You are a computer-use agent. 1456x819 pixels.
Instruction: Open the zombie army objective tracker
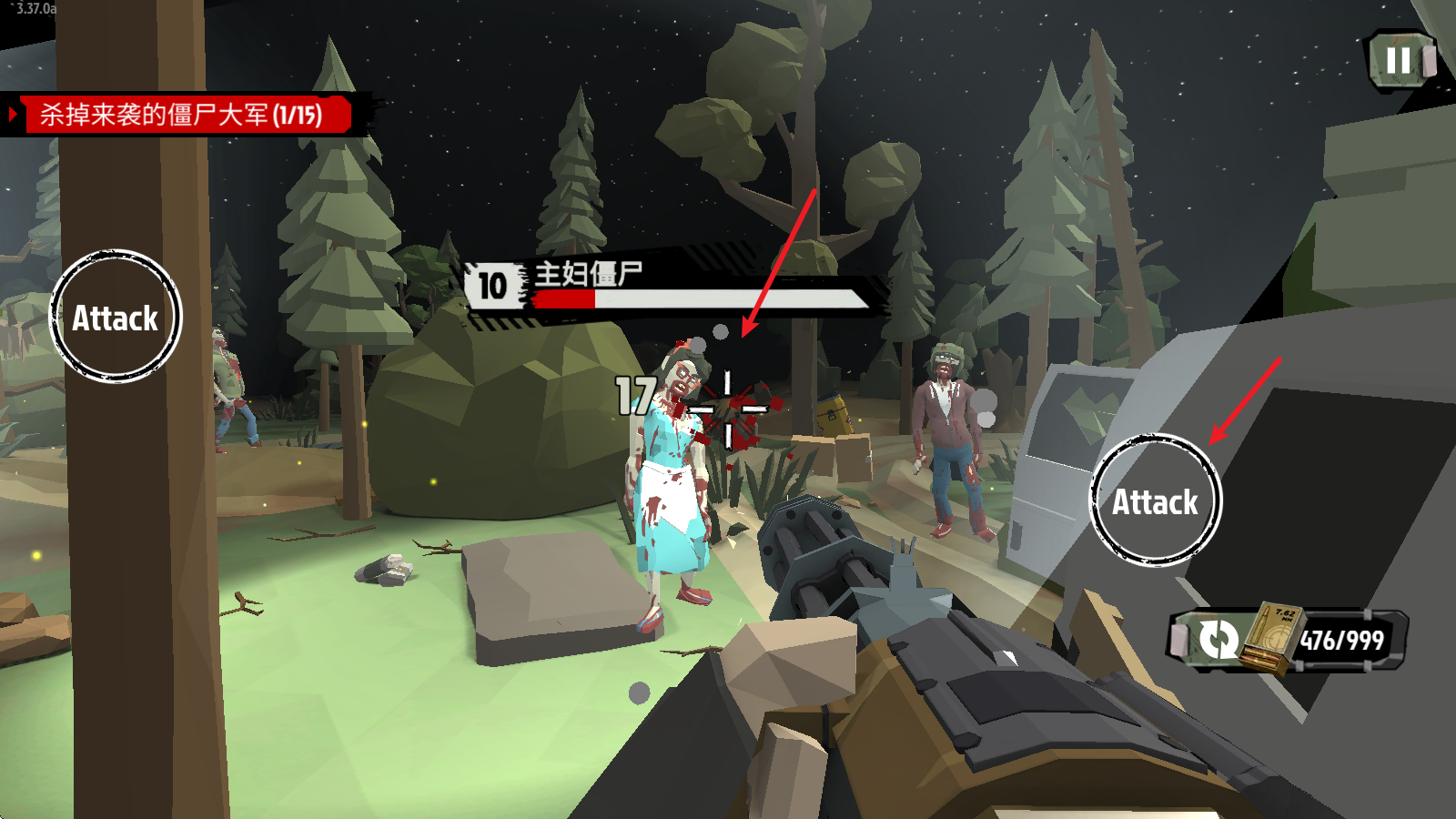click(x=182, y=115)
